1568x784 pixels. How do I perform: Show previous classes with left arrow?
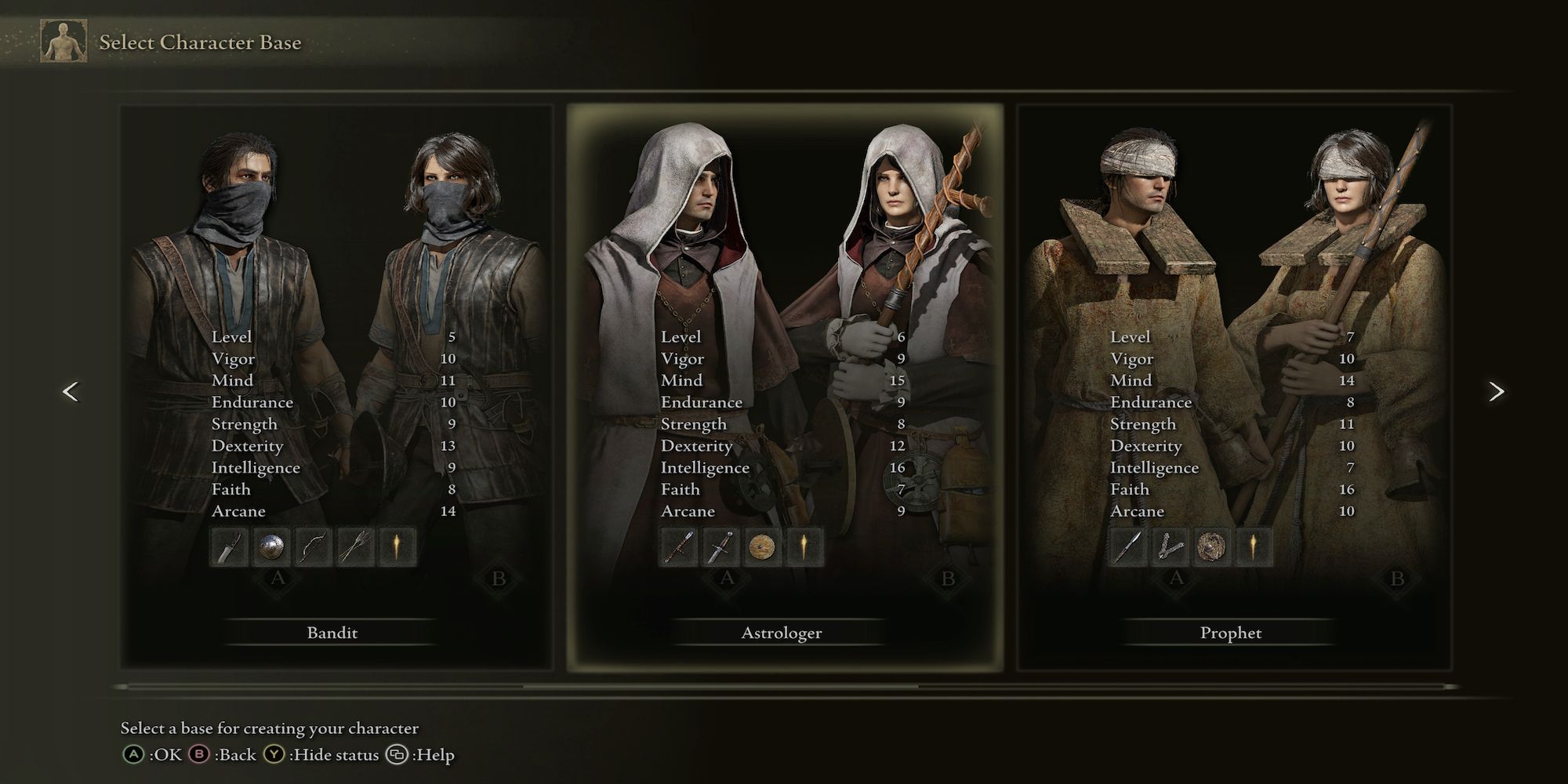coord(71,391)
